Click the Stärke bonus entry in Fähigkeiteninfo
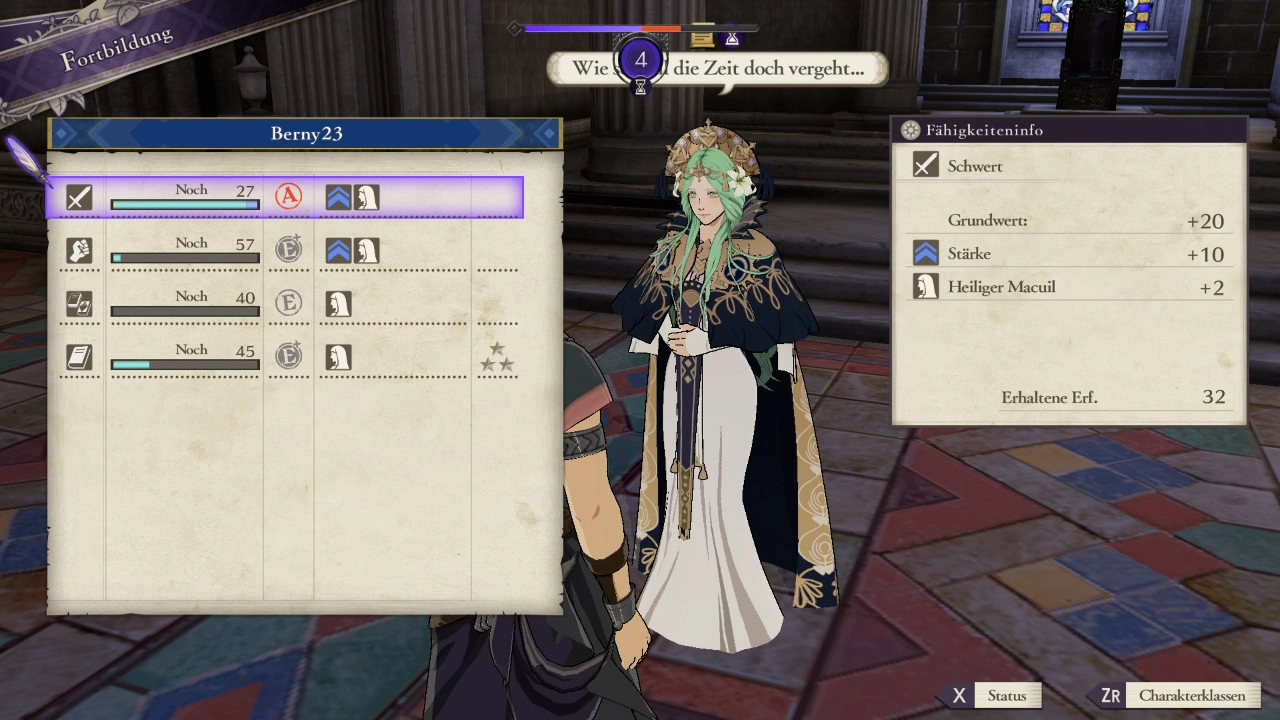The image size is (1280, 720). (x=1068, y=254)
